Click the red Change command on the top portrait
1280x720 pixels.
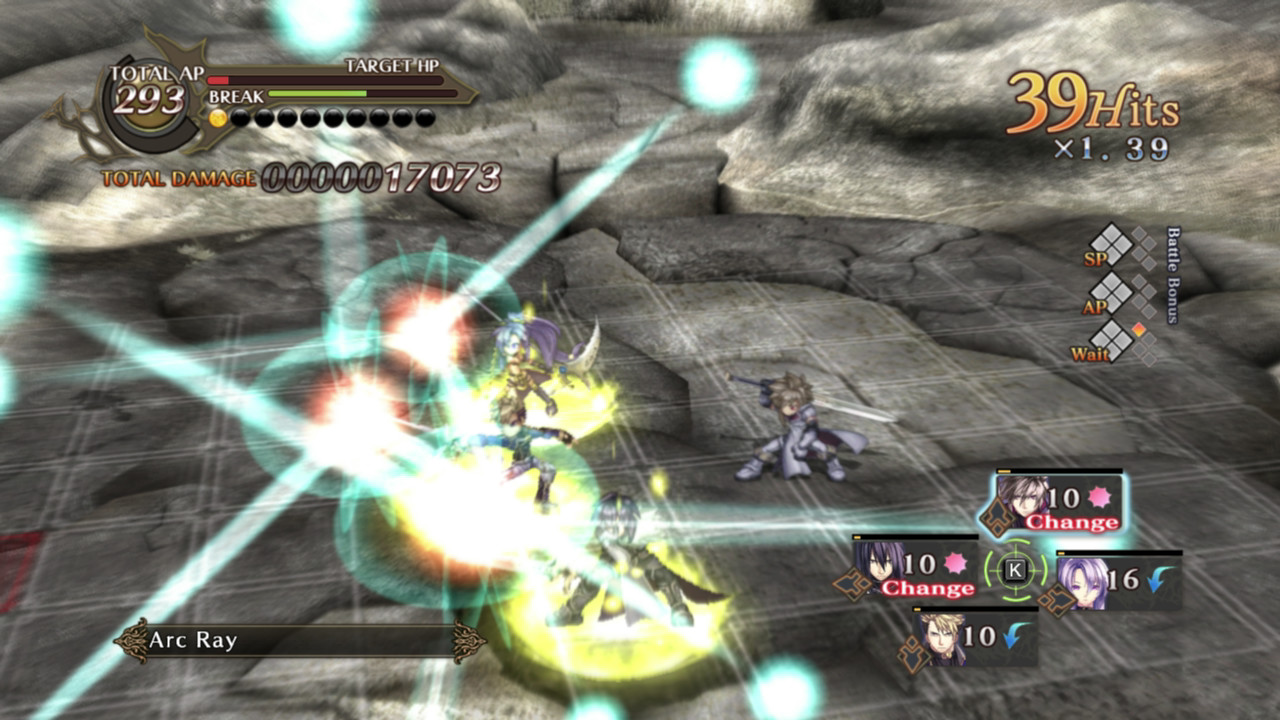(1071, 523)
